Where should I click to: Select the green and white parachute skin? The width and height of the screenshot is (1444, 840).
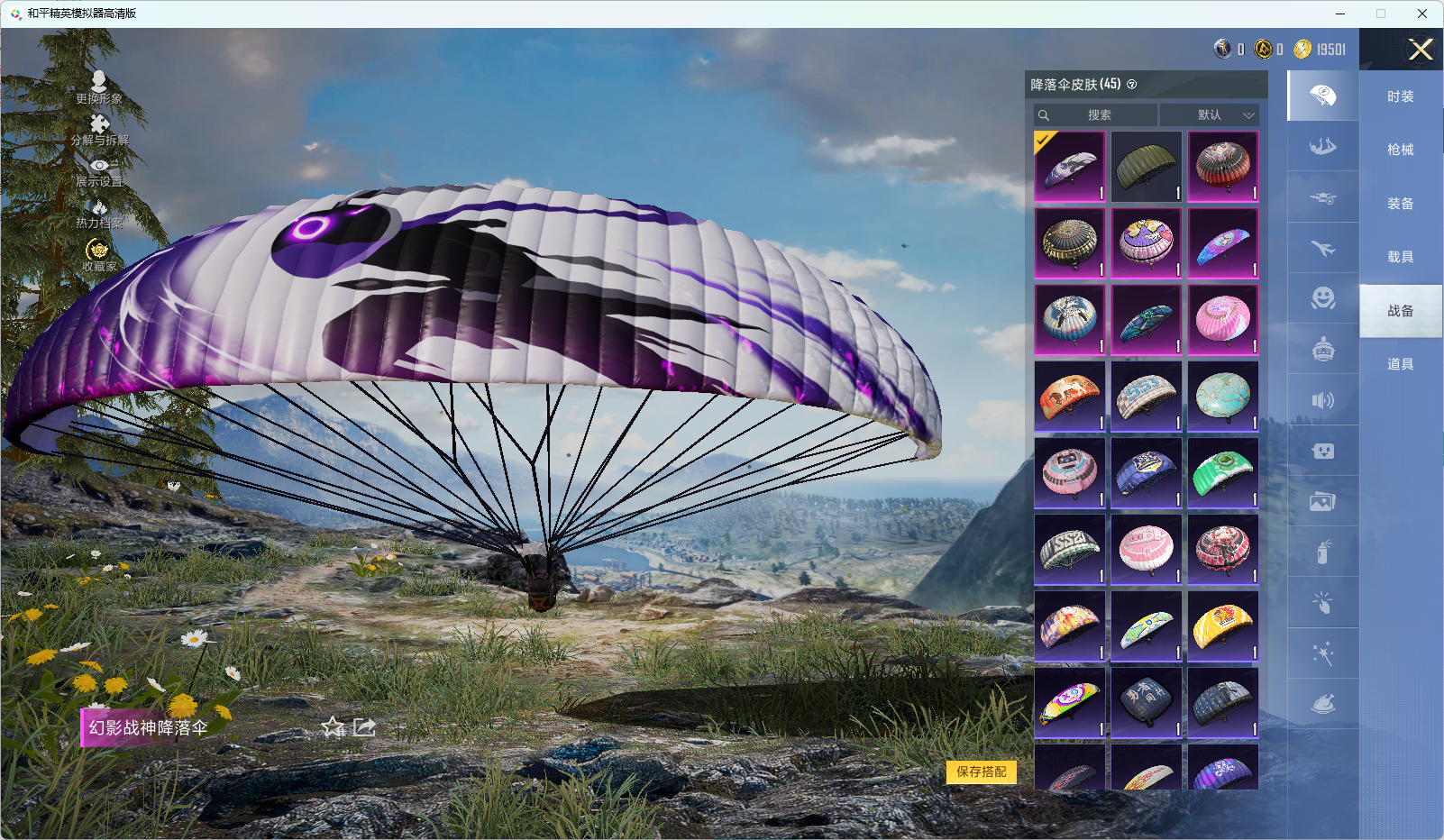point(1222,473)
